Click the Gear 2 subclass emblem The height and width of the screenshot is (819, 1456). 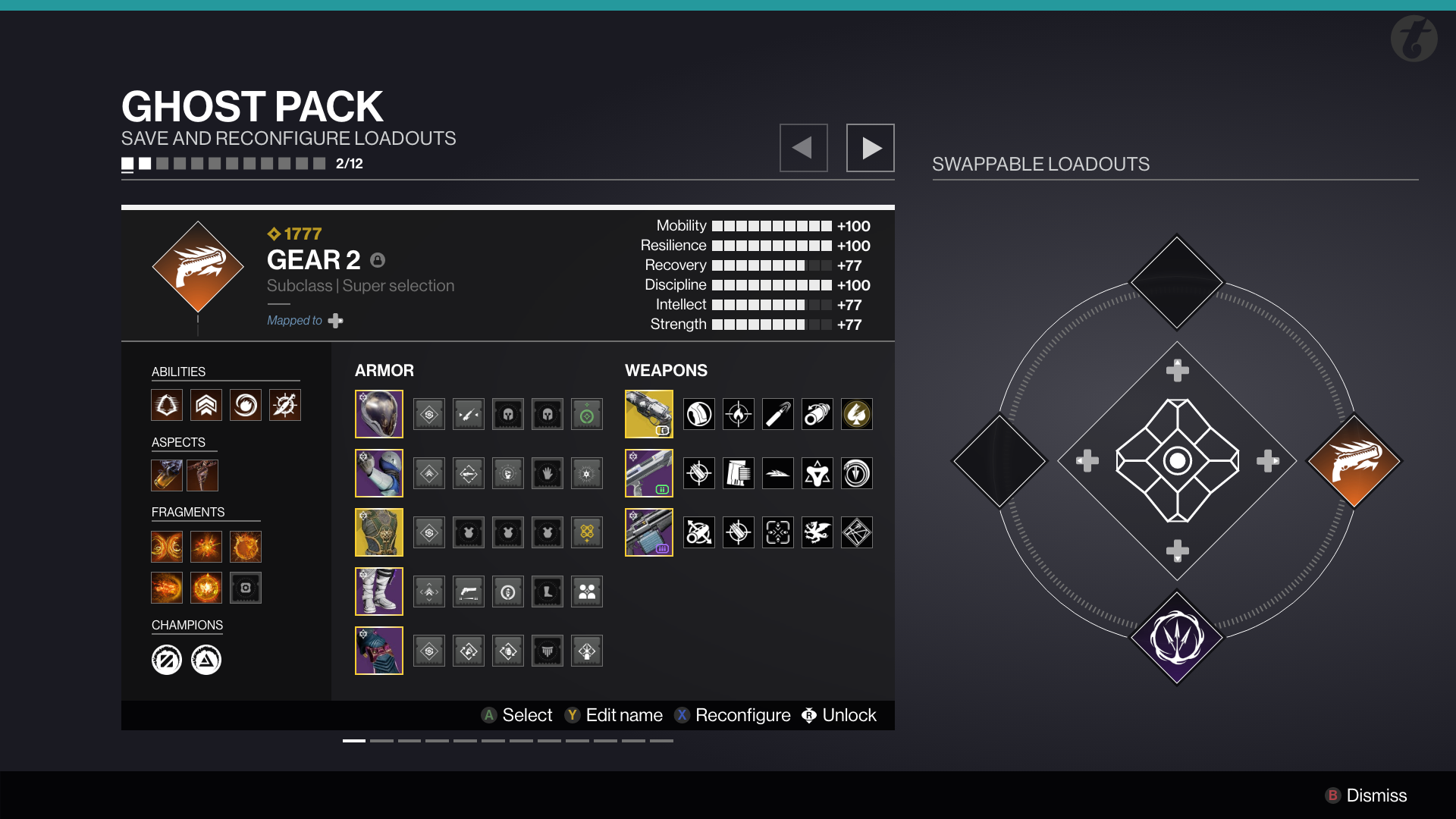(198, 267)
